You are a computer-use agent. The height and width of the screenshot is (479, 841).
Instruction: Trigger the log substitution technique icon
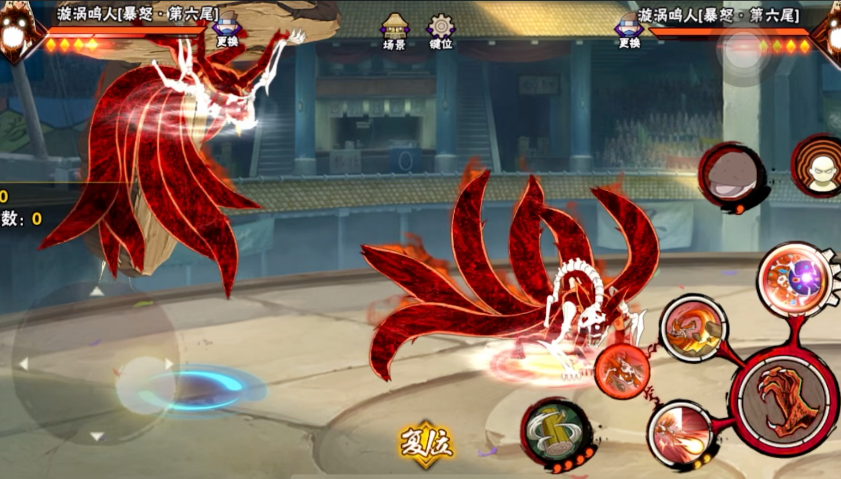tap(555, 431)
